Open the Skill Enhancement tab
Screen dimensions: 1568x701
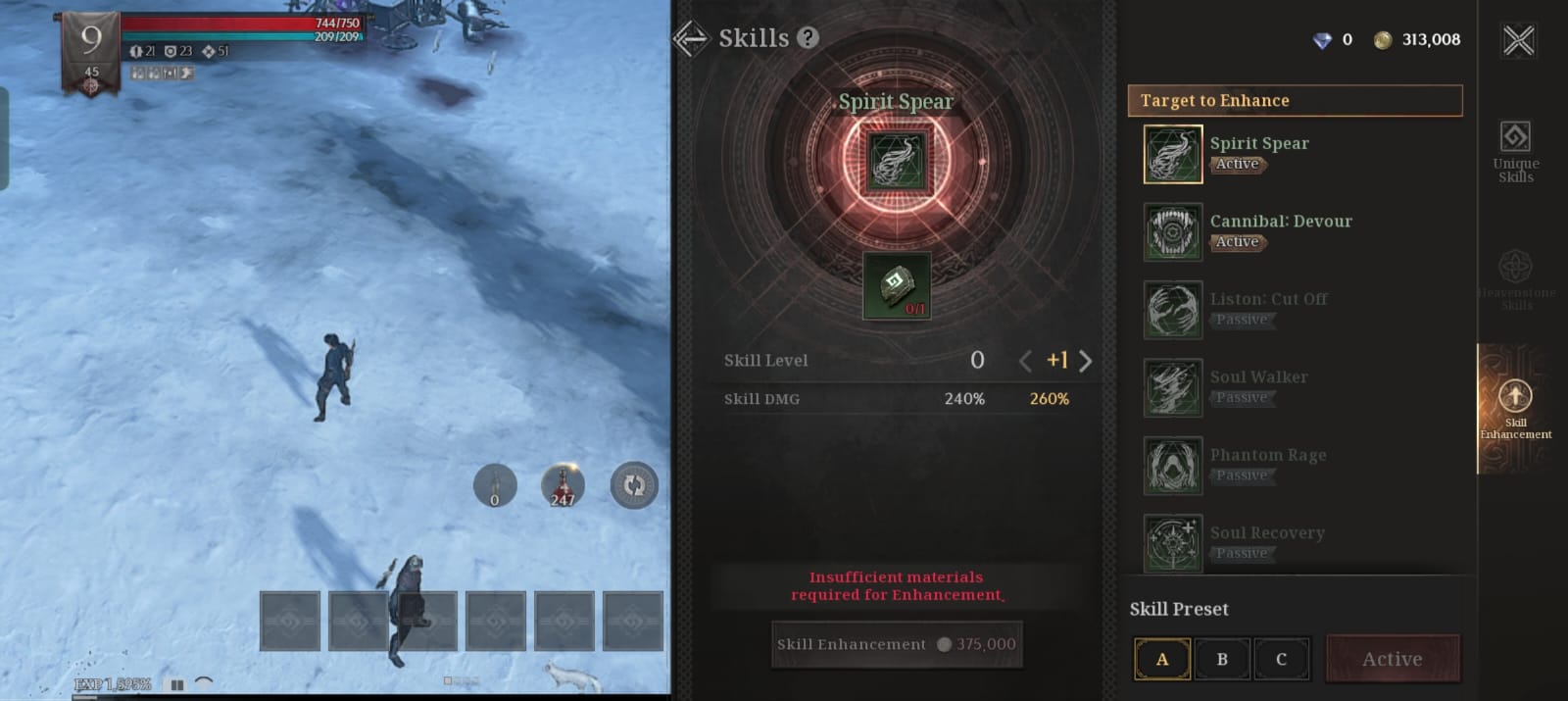pyautogui.click(x=1515, y=410)
